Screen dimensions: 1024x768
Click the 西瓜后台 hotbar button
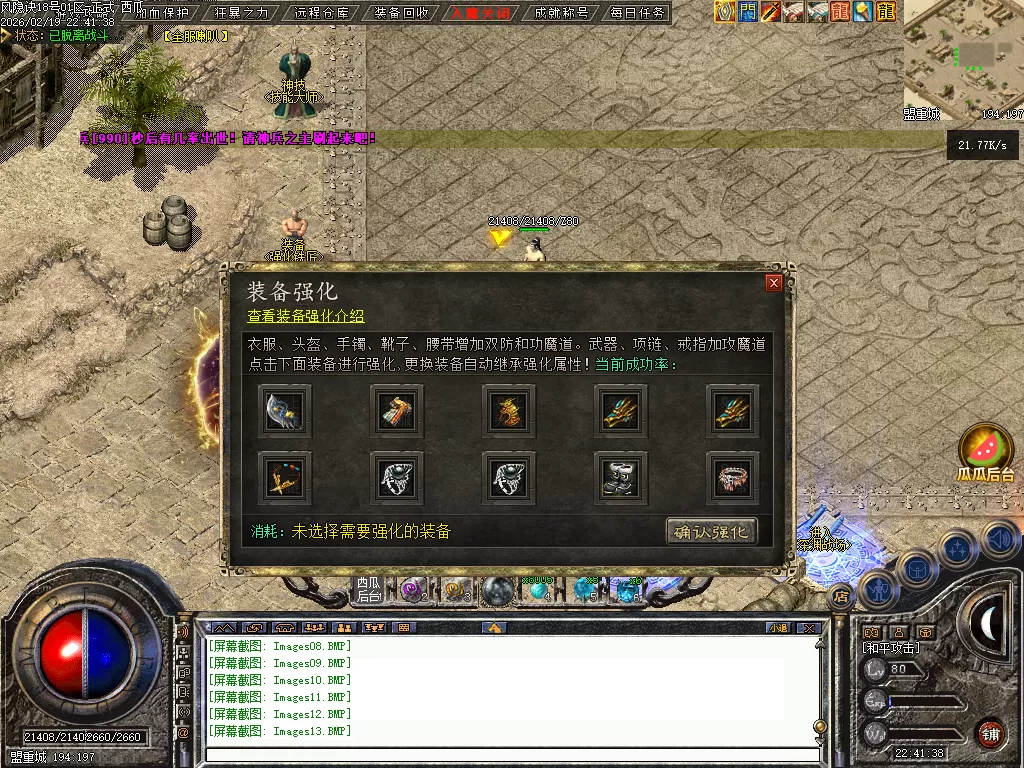pos(369,590)
